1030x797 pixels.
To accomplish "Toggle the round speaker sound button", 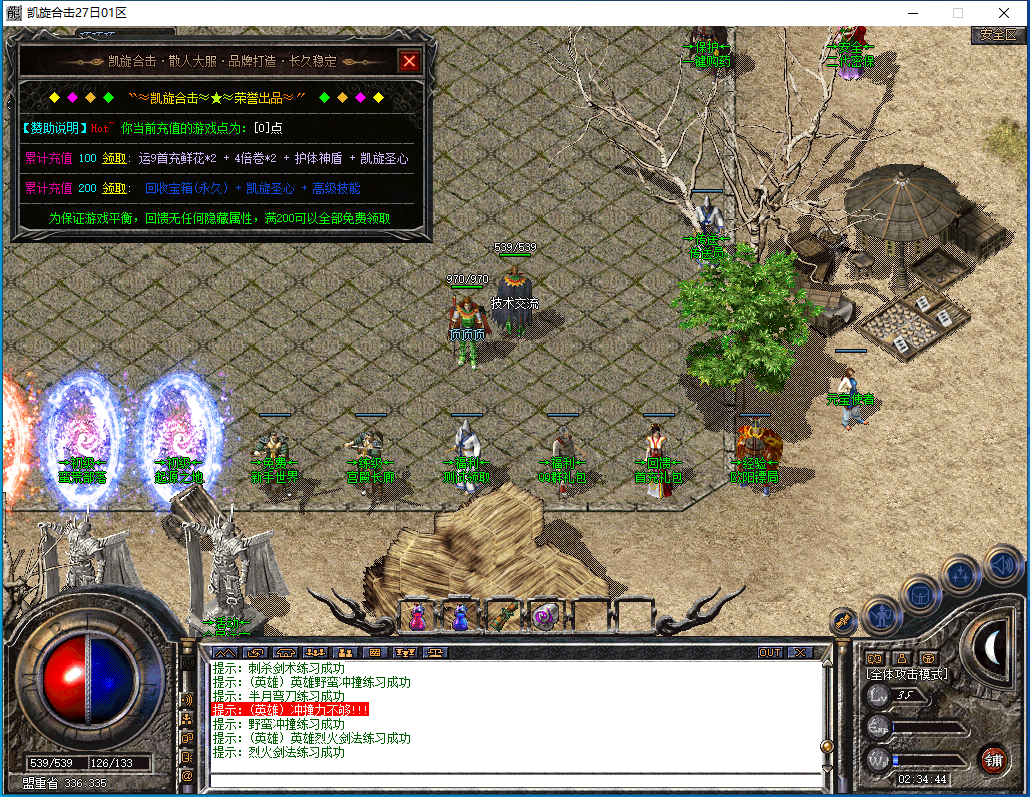I will (x=1003, y=565).
